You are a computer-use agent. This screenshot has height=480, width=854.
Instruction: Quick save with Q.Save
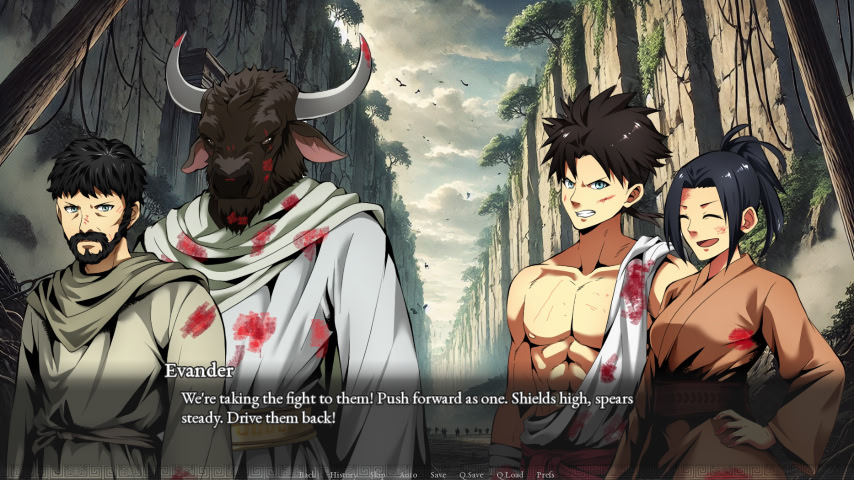(x=472, y=474)
